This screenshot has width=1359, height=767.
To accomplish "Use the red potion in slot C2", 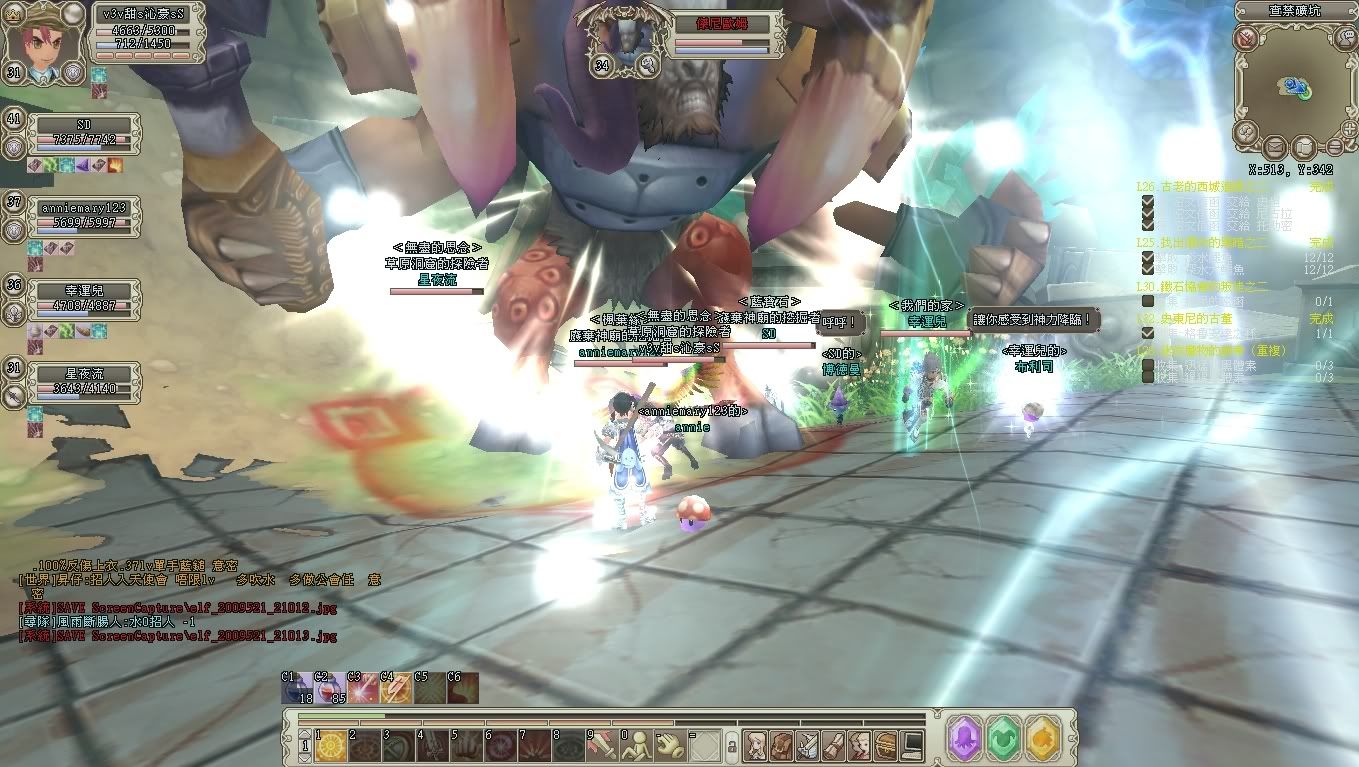I will click(331, 689).
